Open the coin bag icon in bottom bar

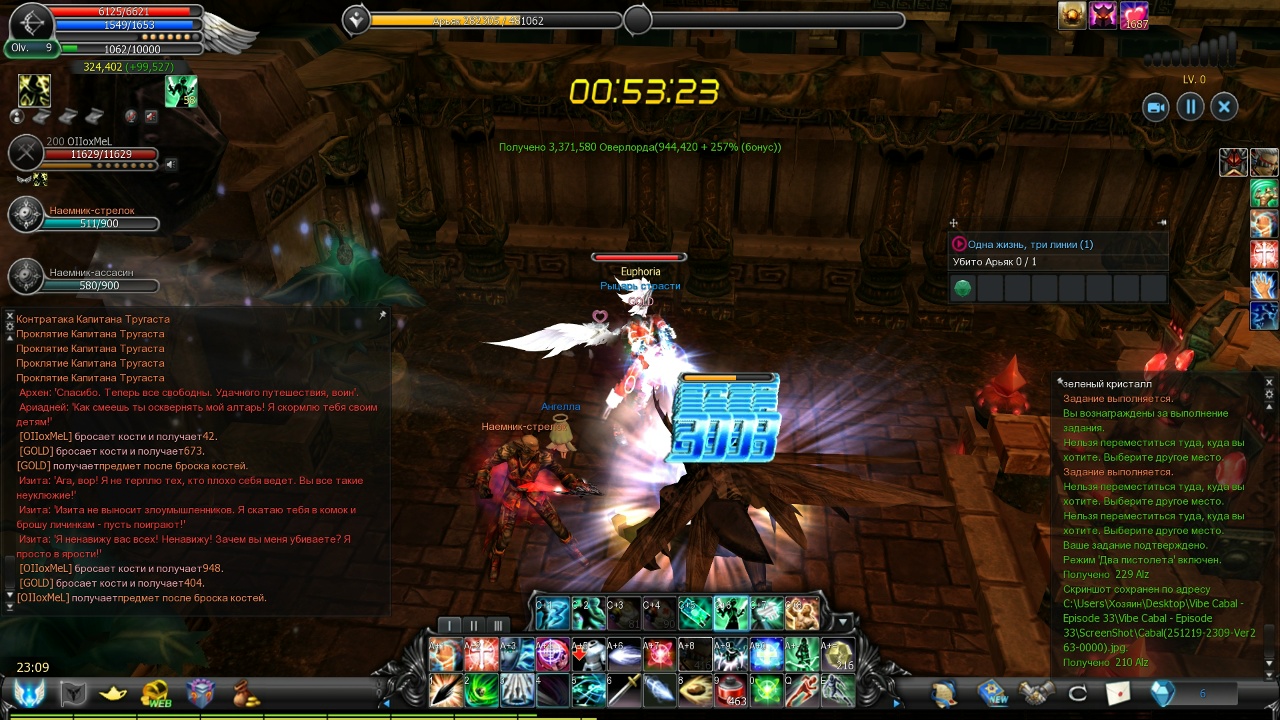coord(245,693)
